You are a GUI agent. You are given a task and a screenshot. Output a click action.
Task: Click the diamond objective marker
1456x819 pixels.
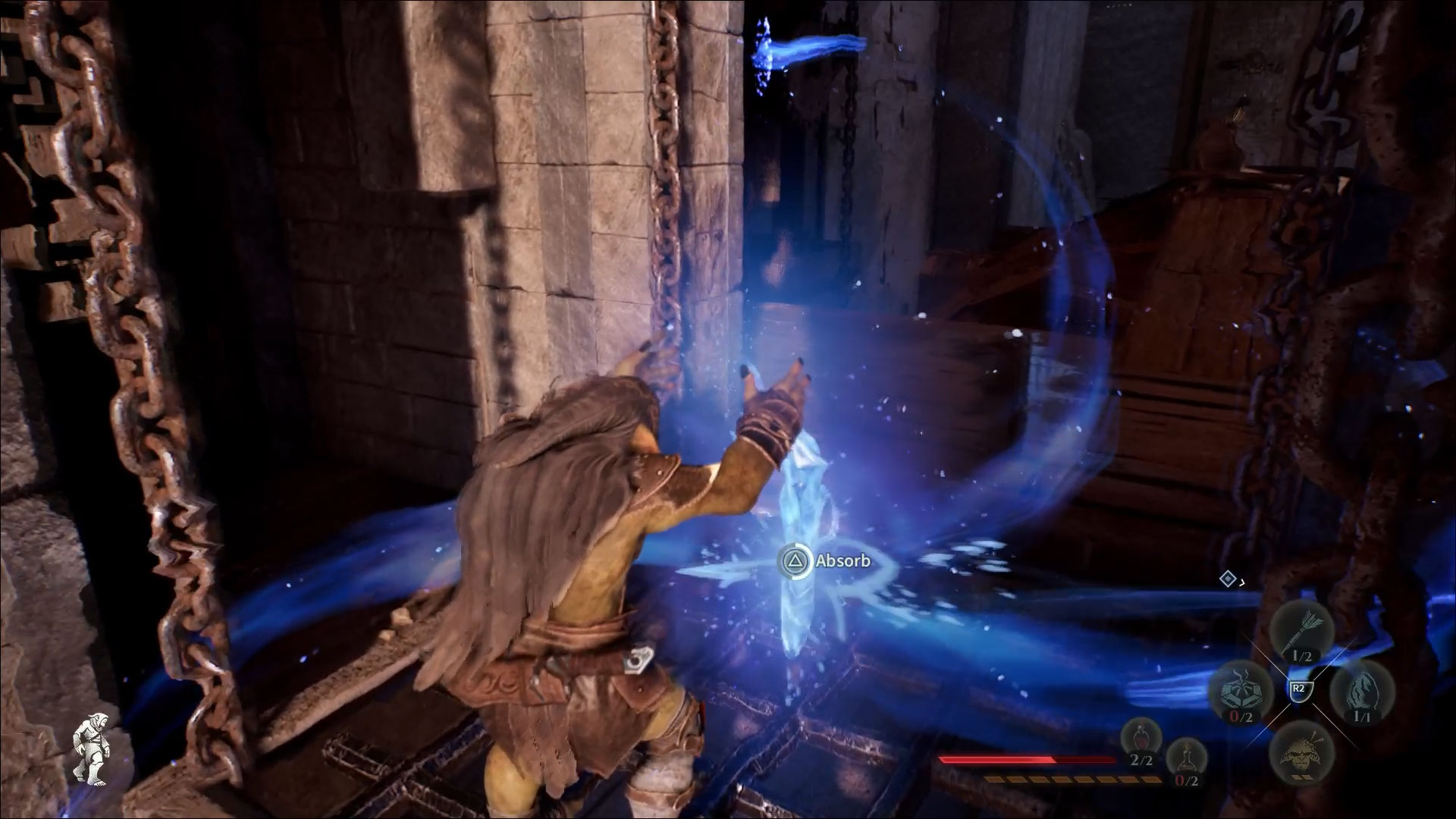pyautogui.click(x=1228, y=580)
